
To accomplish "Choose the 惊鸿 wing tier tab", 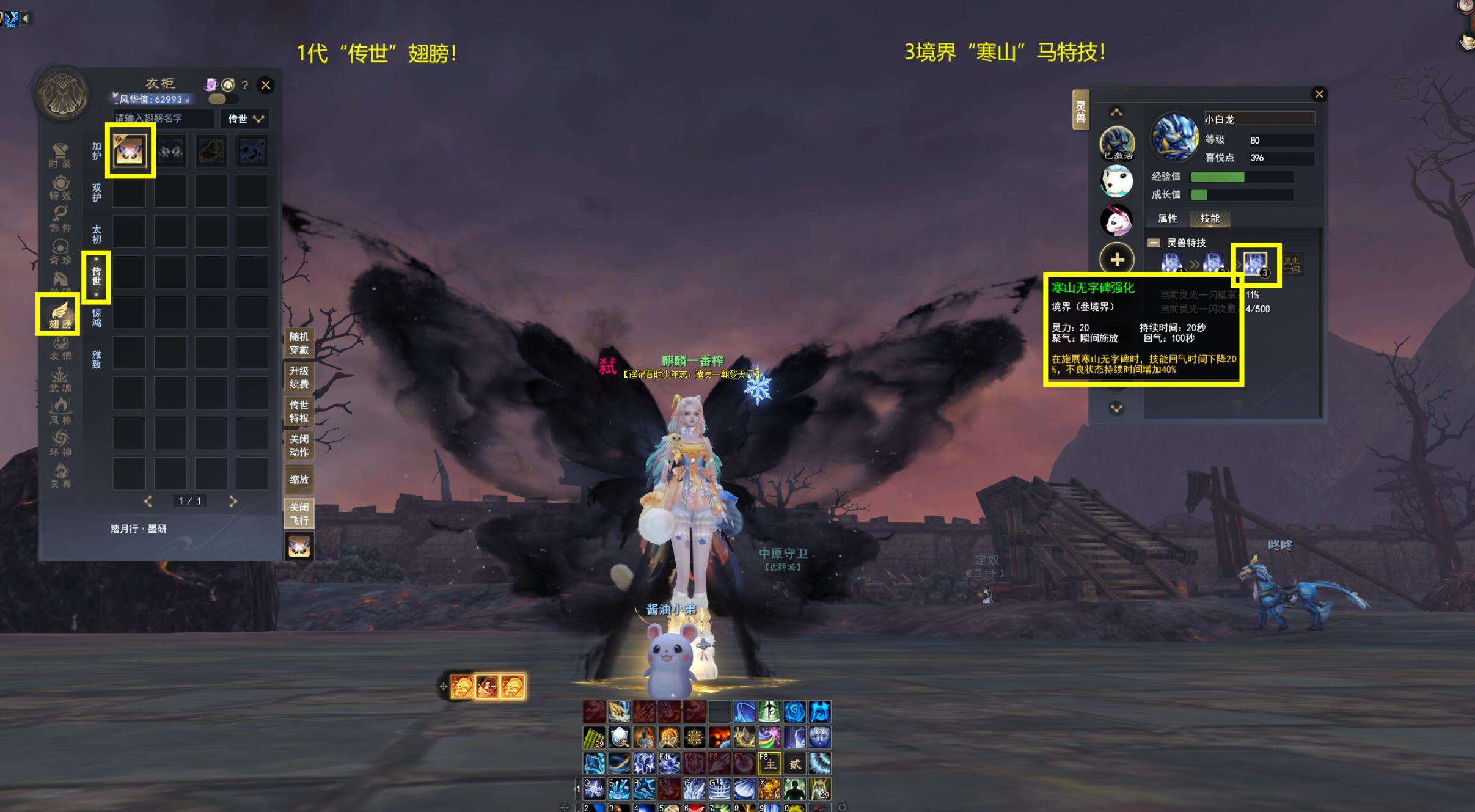I will click(x=97, y=317).
